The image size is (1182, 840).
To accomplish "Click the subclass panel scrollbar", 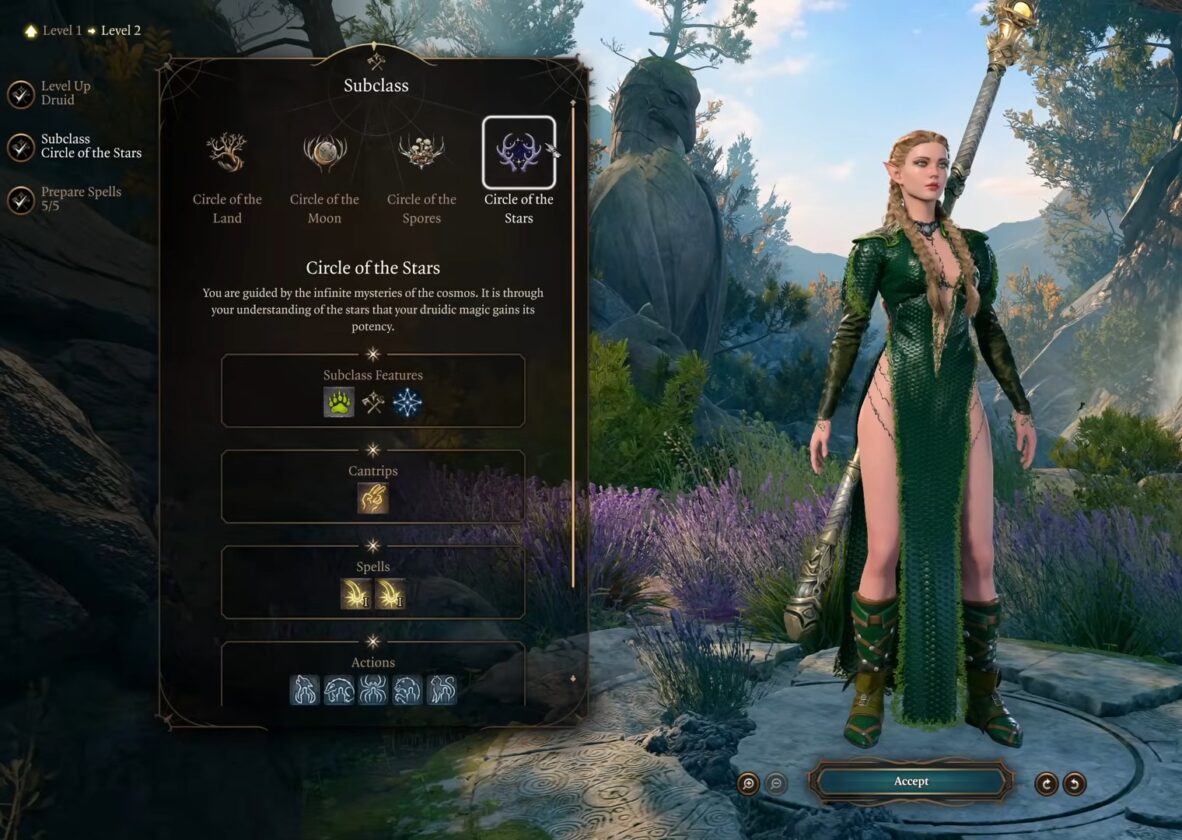I will pyautogui.click(x=573, y=340).
